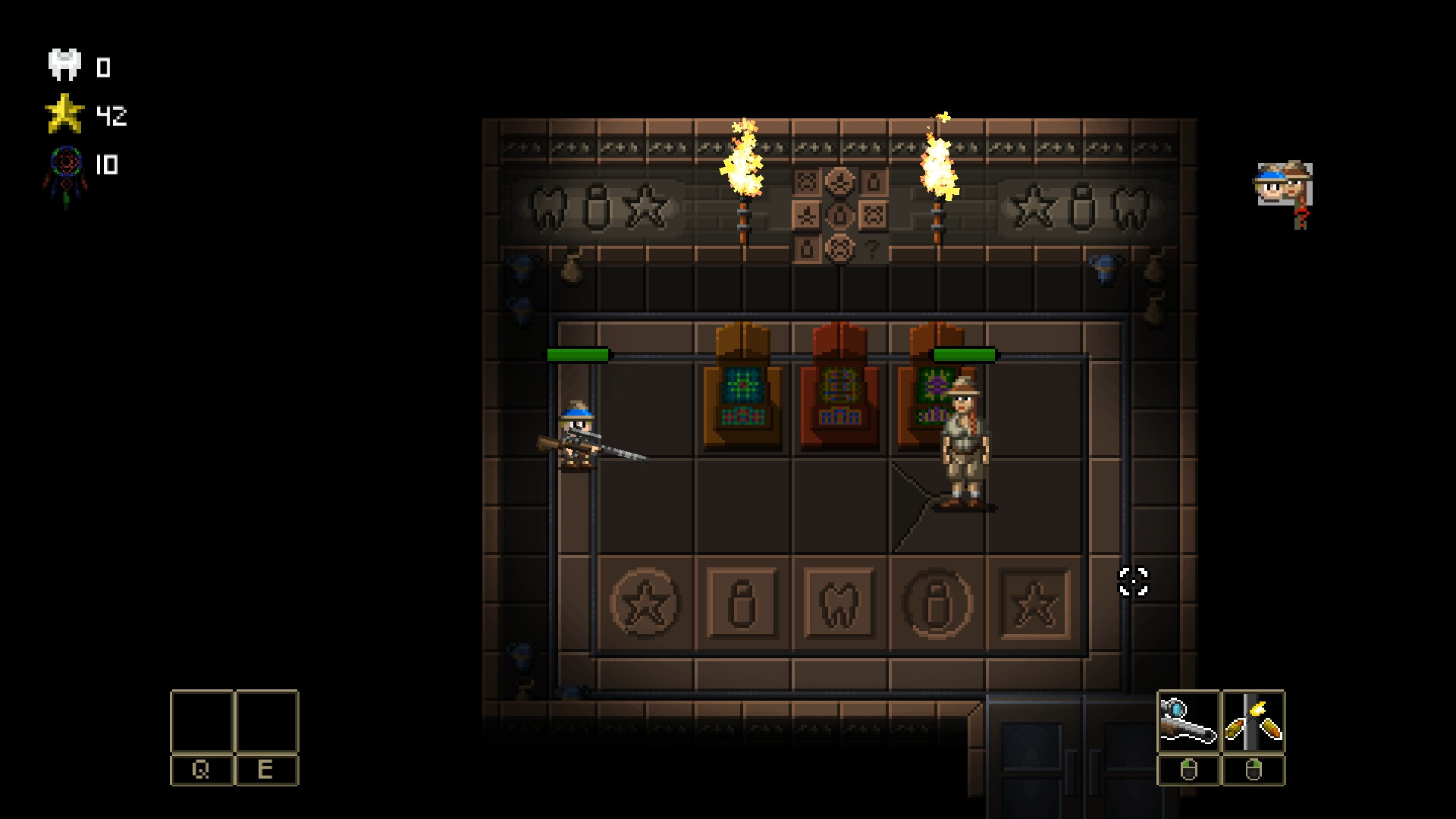Click the crosshair cursor near the right wall
The image size is (1456, 819).
click(1133, 582)
